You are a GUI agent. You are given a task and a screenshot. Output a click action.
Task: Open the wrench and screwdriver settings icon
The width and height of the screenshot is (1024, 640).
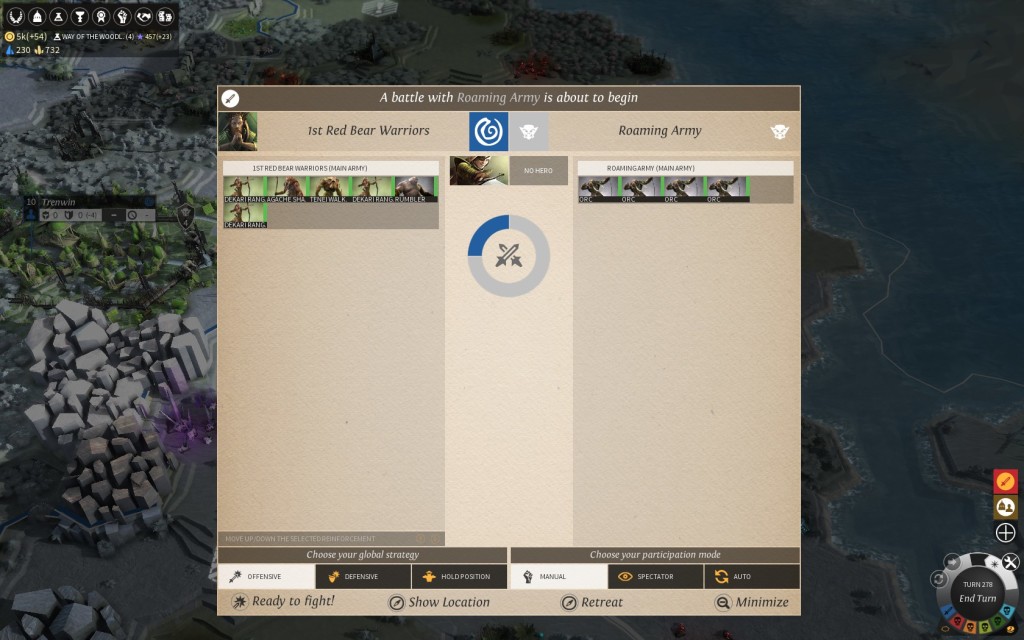pos(1010,562)
